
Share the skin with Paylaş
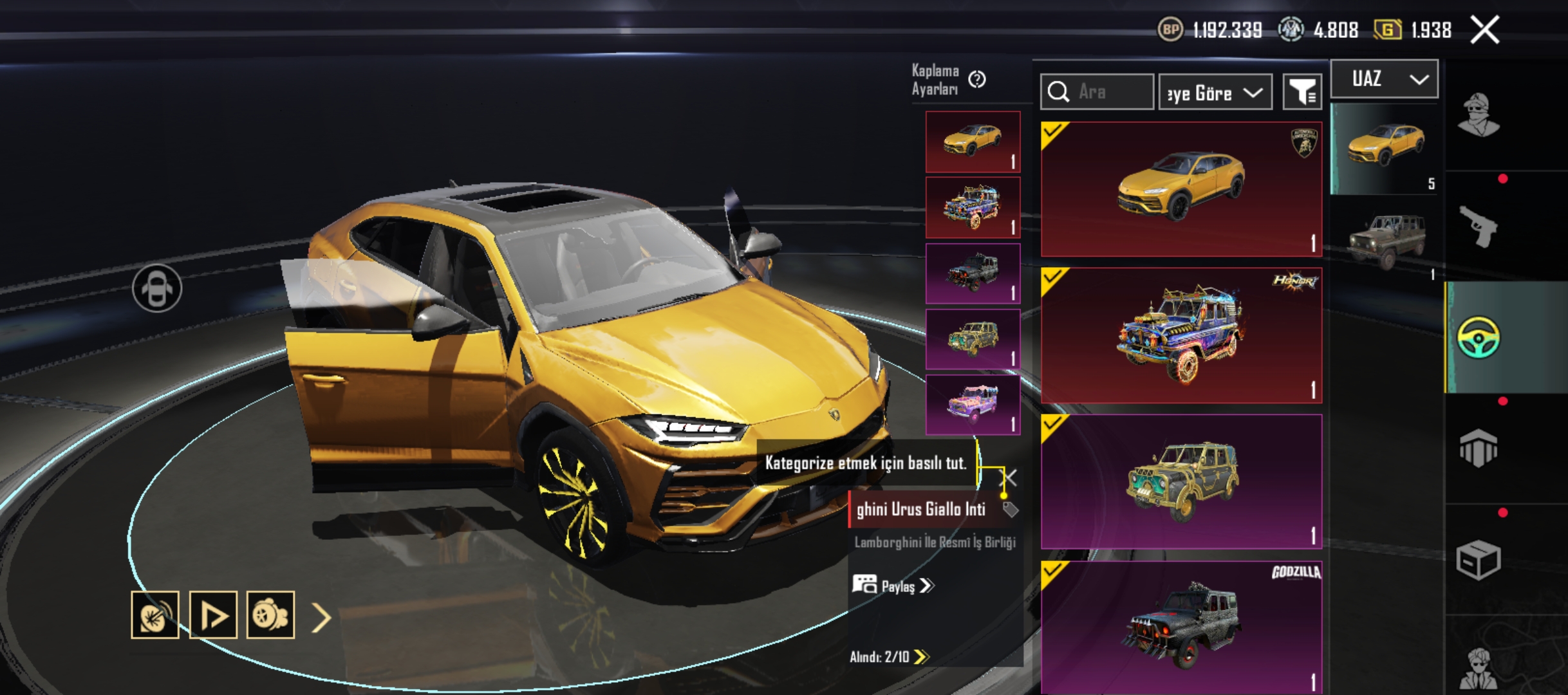(x=893, y=586)
